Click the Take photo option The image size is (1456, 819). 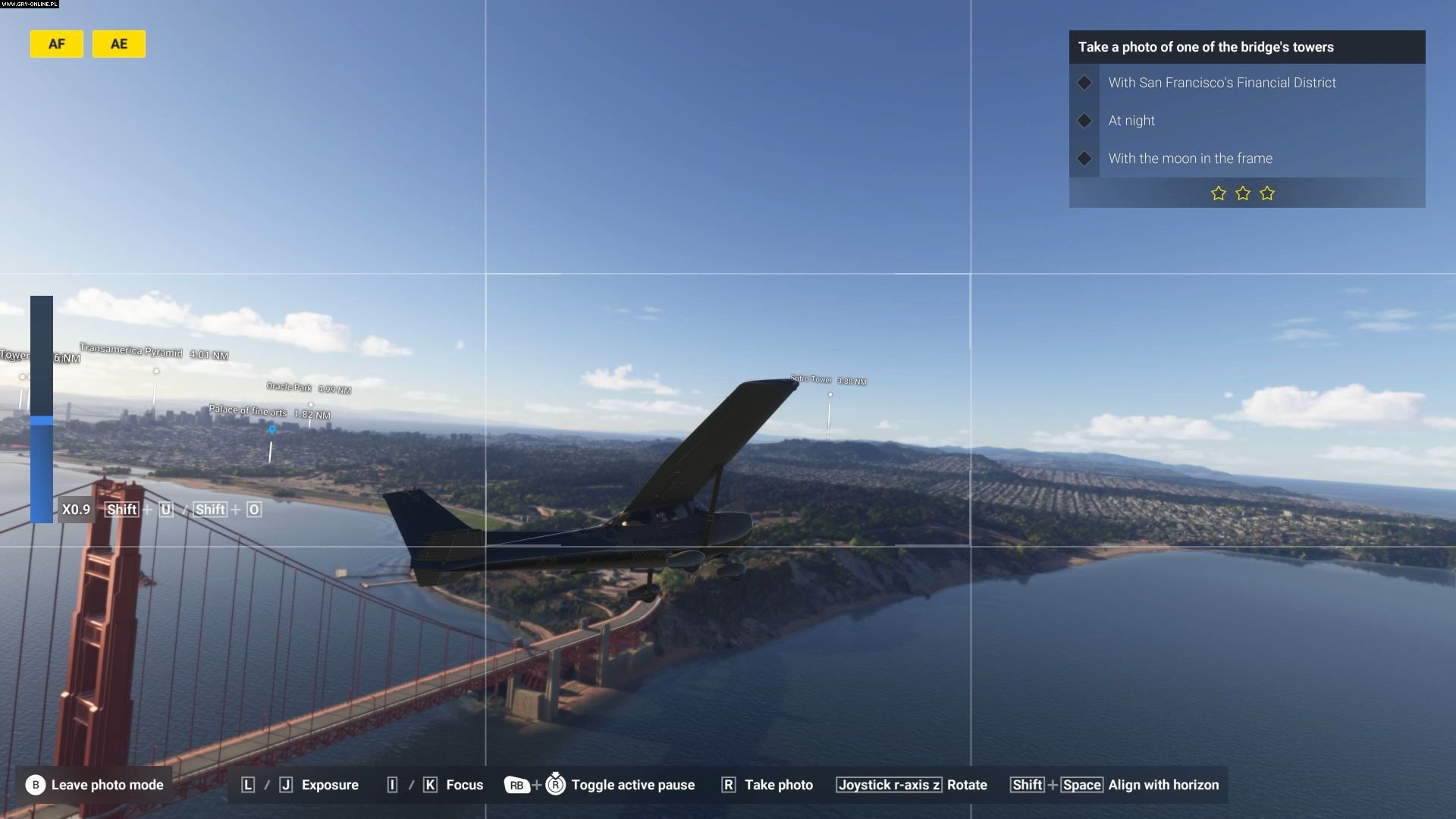[x=767, y=785]
